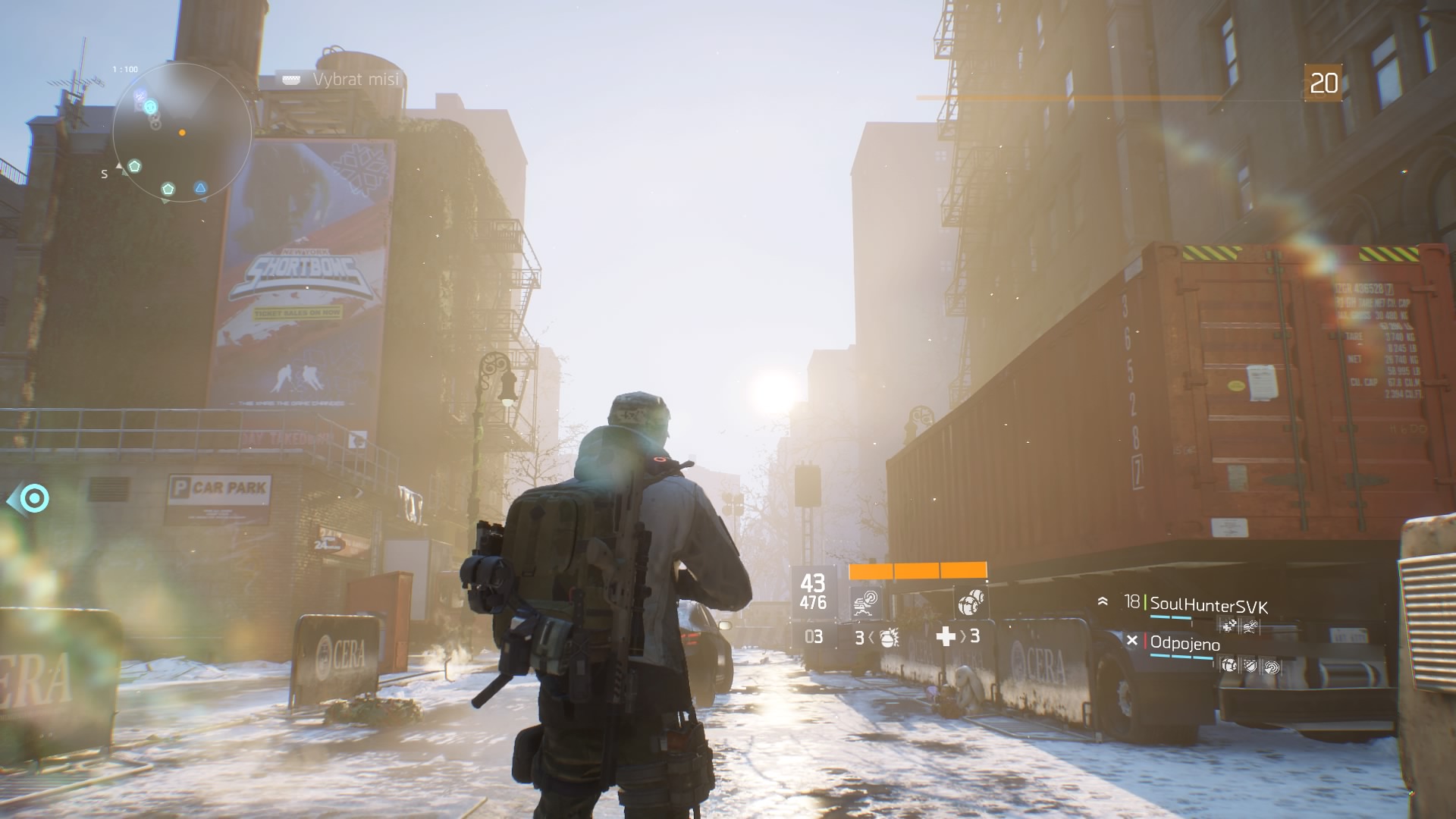
Task: Select the blue triangle marker on the minimap
Action: [200, 188]
